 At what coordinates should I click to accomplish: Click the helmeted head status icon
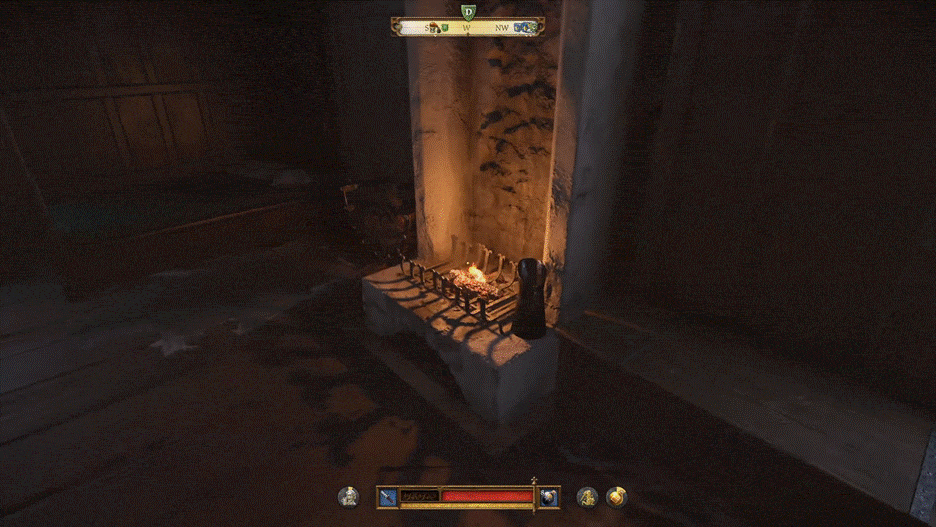349,496
